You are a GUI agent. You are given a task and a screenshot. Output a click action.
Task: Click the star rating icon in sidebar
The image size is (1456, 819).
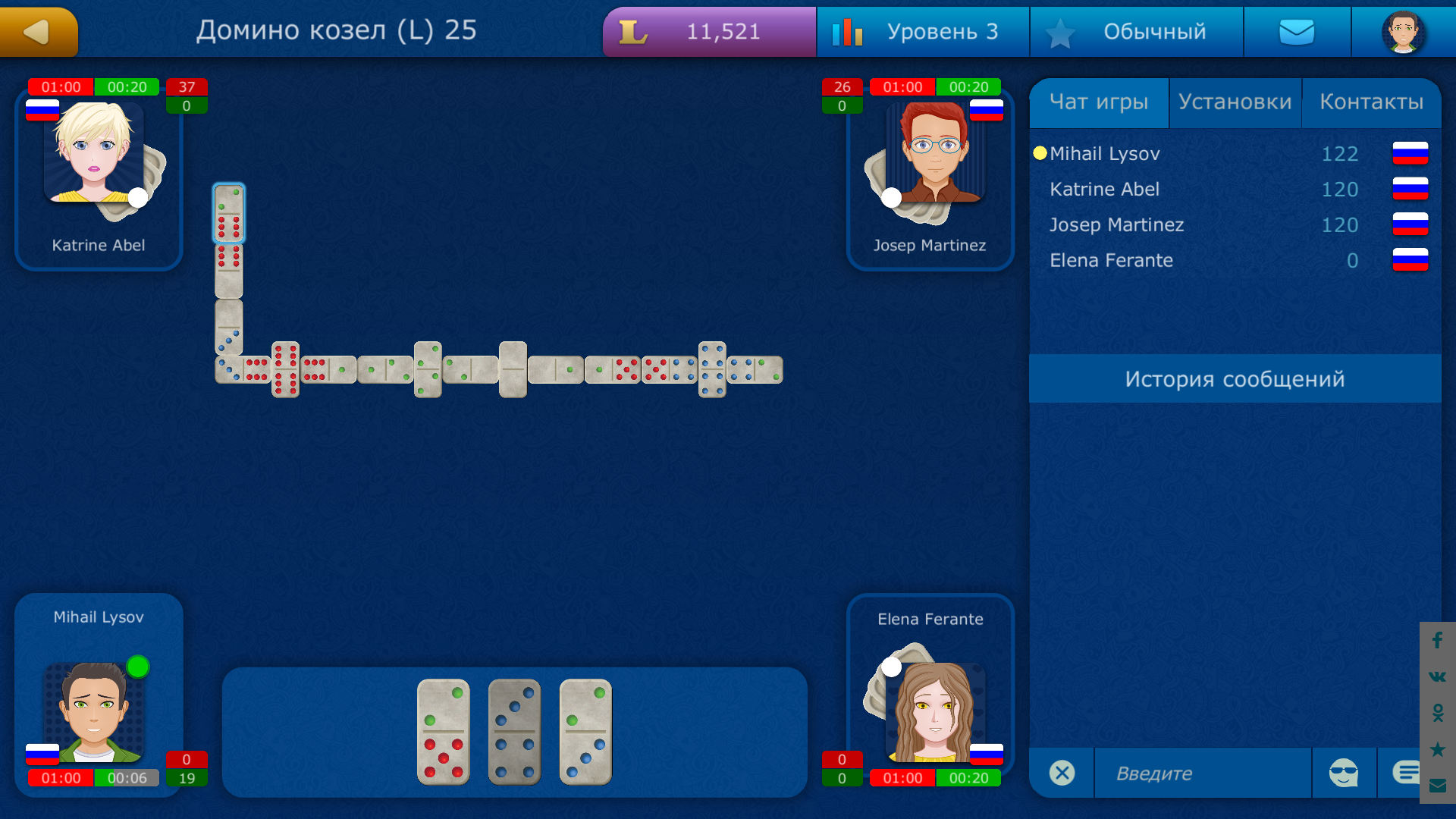1436,747
